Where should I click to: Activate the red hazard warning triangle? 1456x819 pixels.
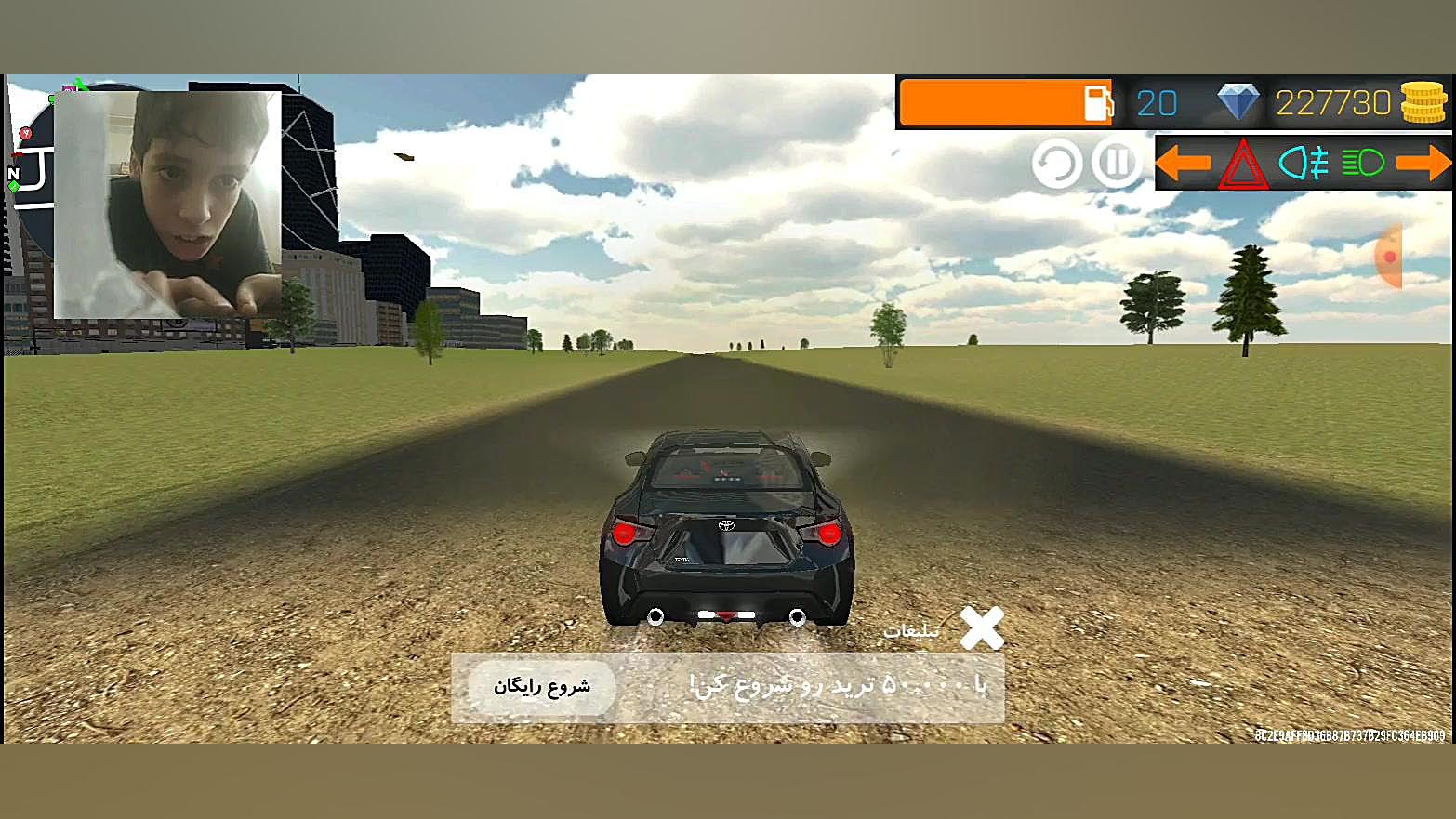pyautogui.click(x=1243, y=165)
